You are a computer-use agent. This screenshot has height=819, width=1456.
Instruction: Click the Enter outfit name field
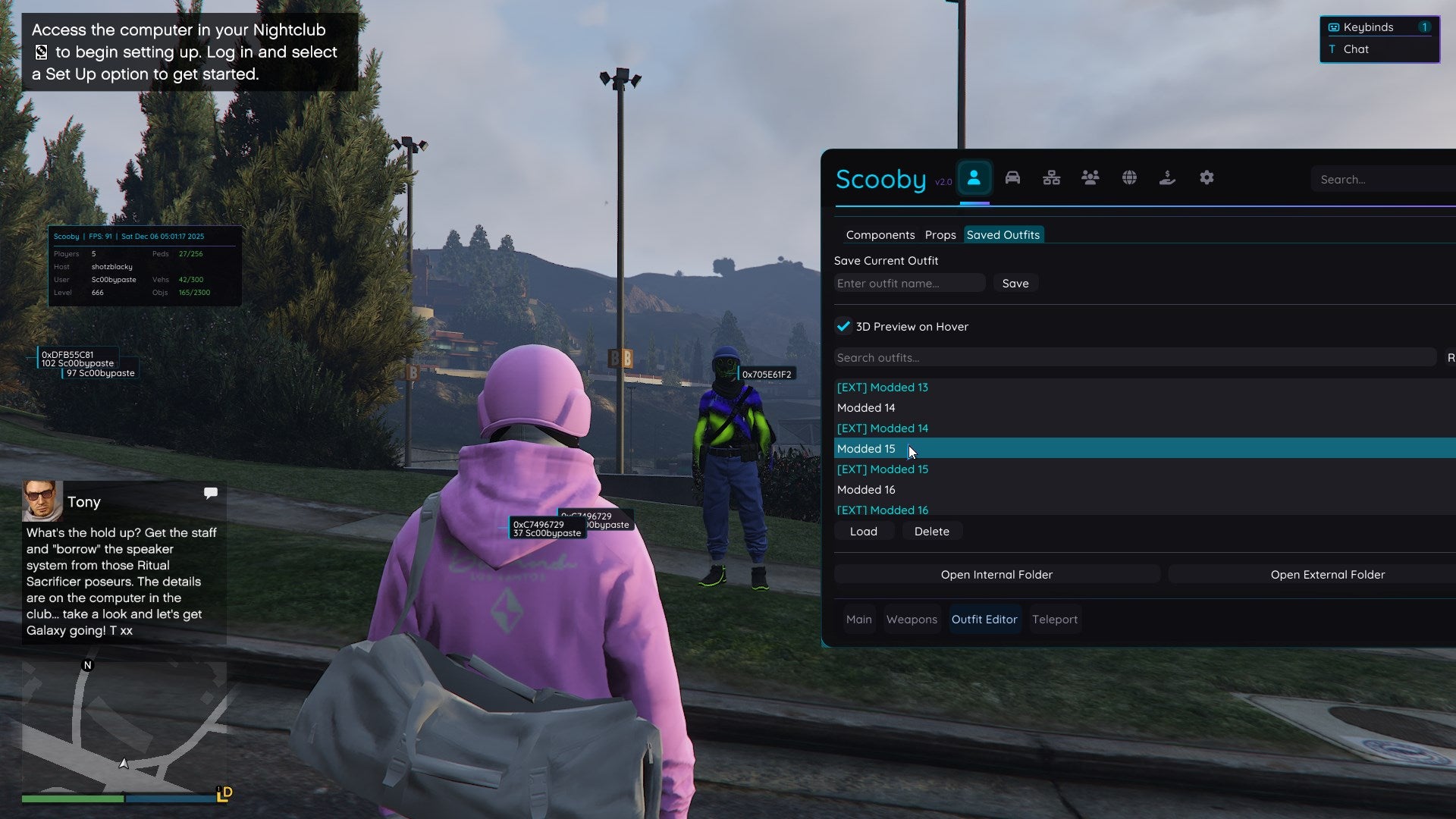coord(908,283)
